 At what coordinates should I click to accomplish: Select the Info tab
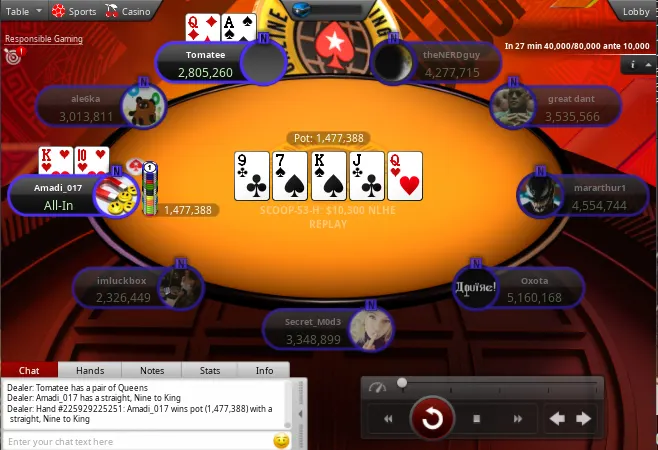(x=264, y=370)
